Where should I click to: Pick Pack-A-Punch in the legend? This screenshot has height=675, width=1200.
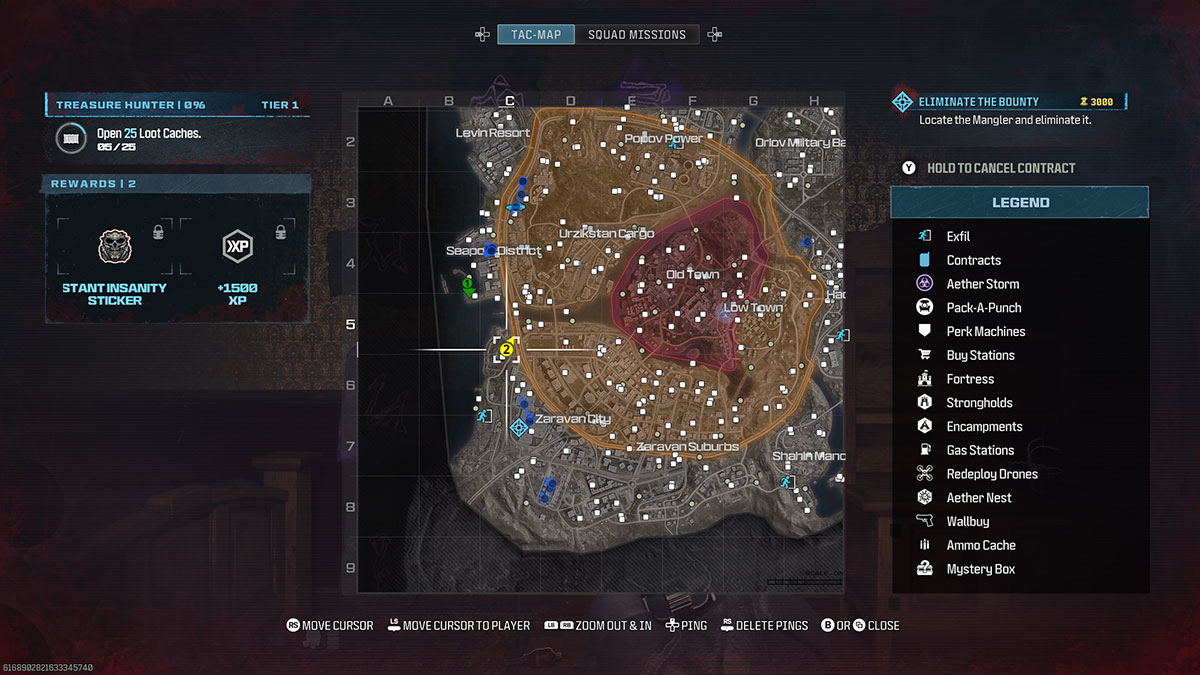tap(983, 308)
